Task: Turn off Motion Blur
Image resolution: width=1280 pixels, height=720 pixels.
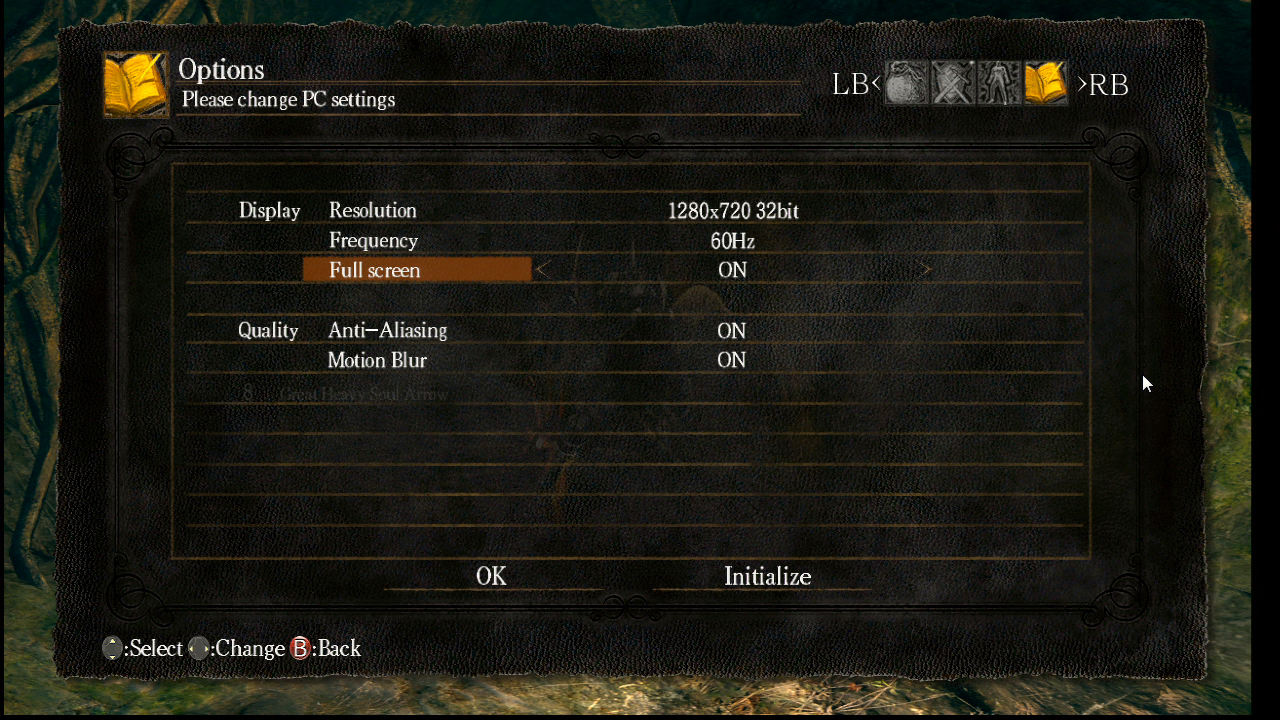Action: click(x=731, y=360)
